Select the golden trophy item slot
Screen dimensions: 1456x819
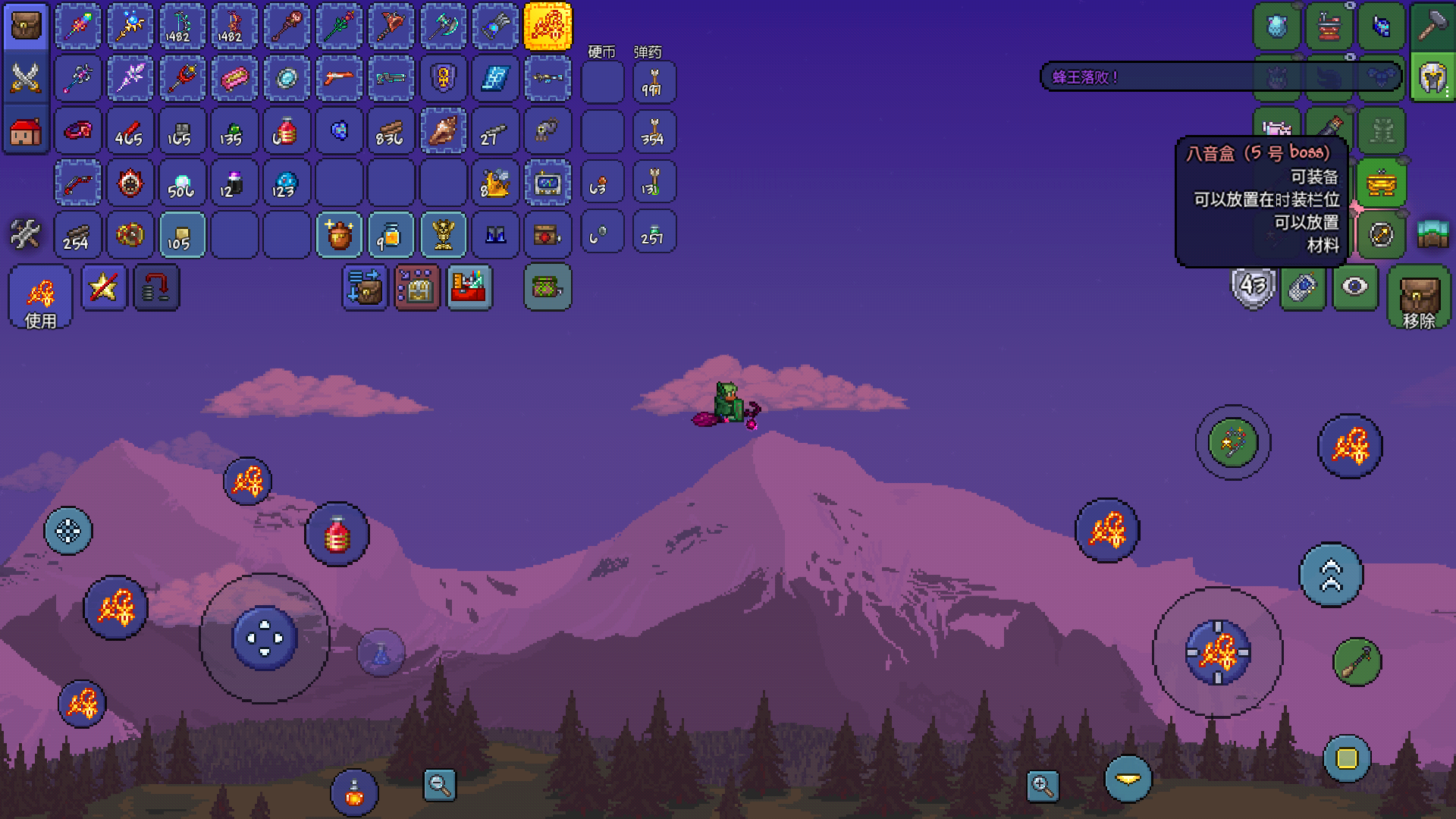pos(444,234)
